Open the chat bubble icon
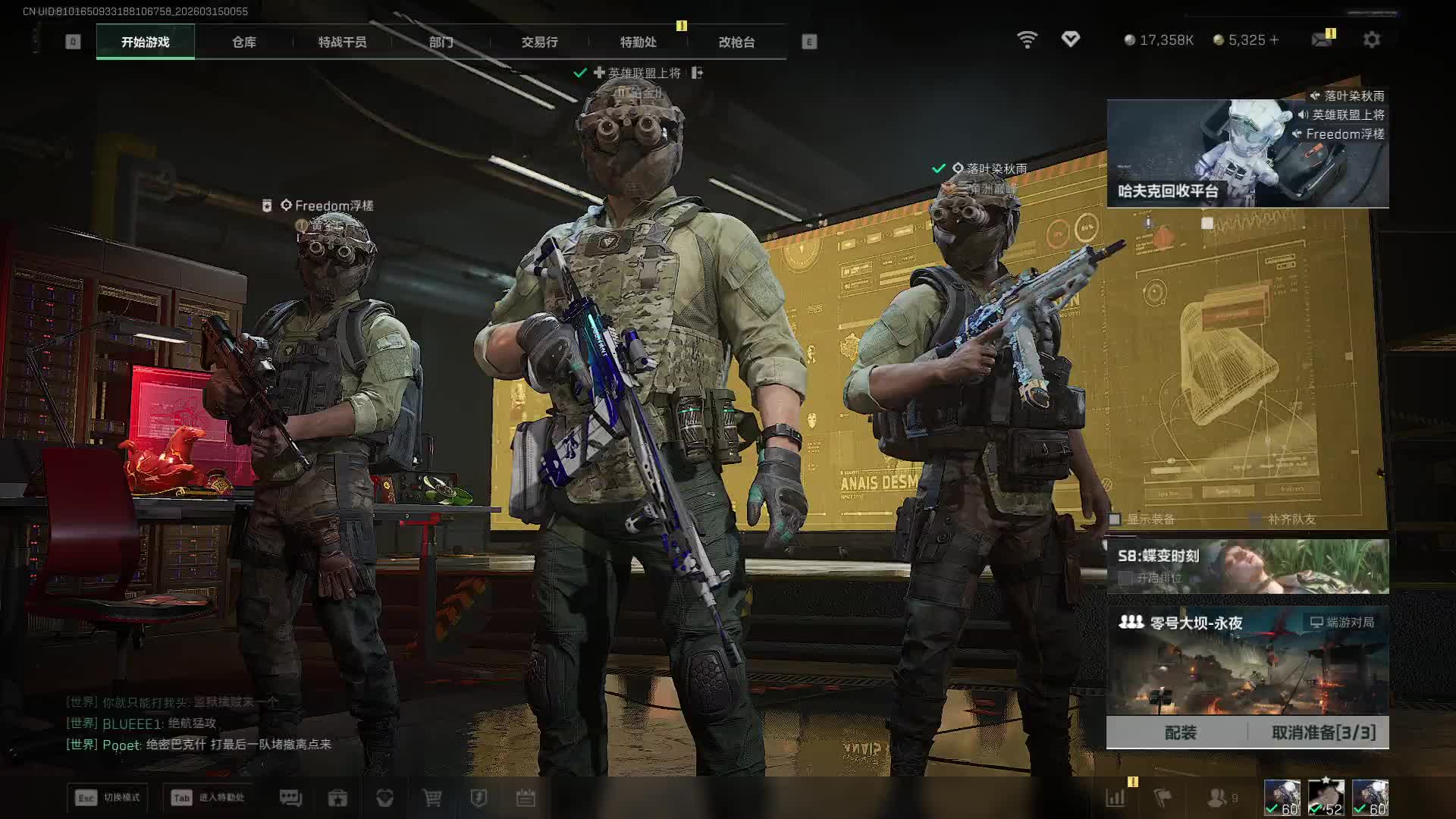 click(x=290, y=798)
